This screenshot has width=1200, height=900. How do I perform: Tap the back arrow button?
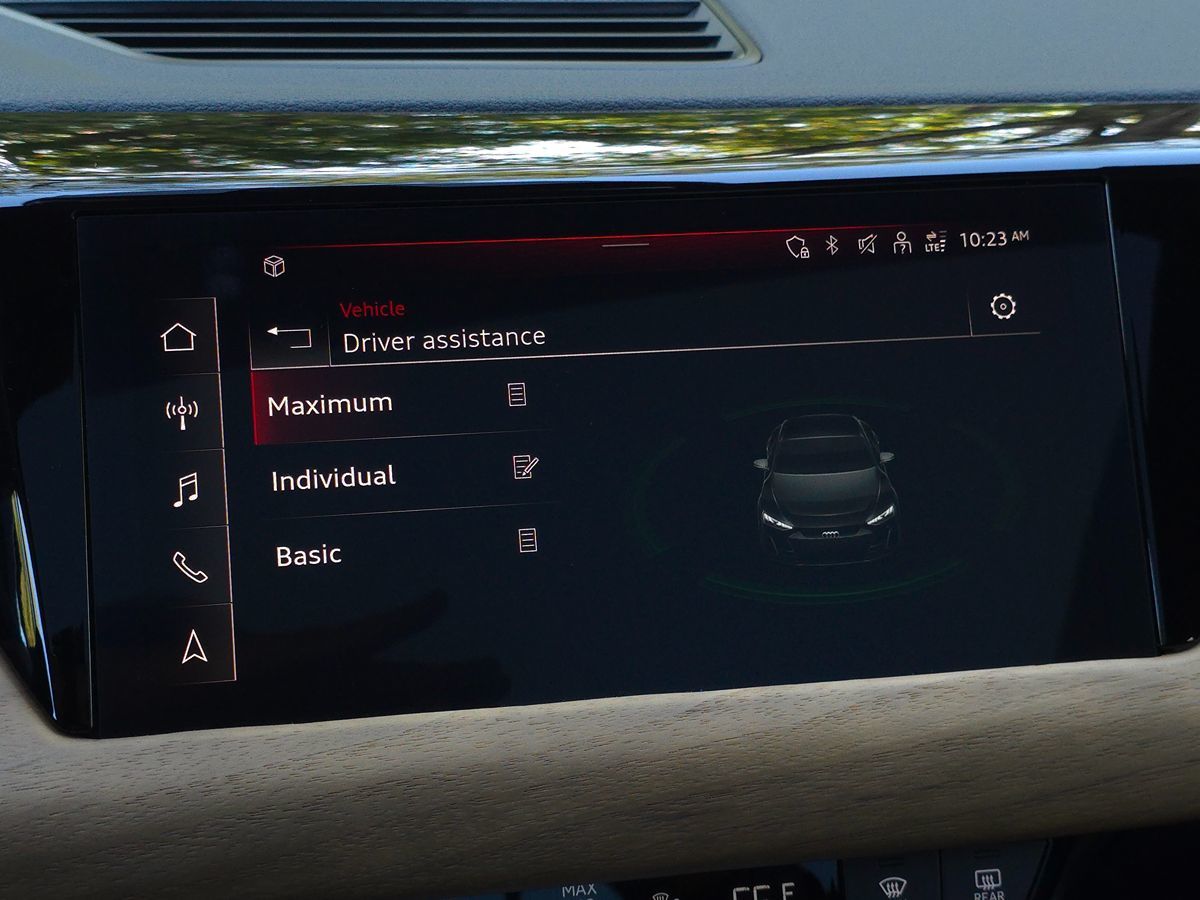(289, 338)
